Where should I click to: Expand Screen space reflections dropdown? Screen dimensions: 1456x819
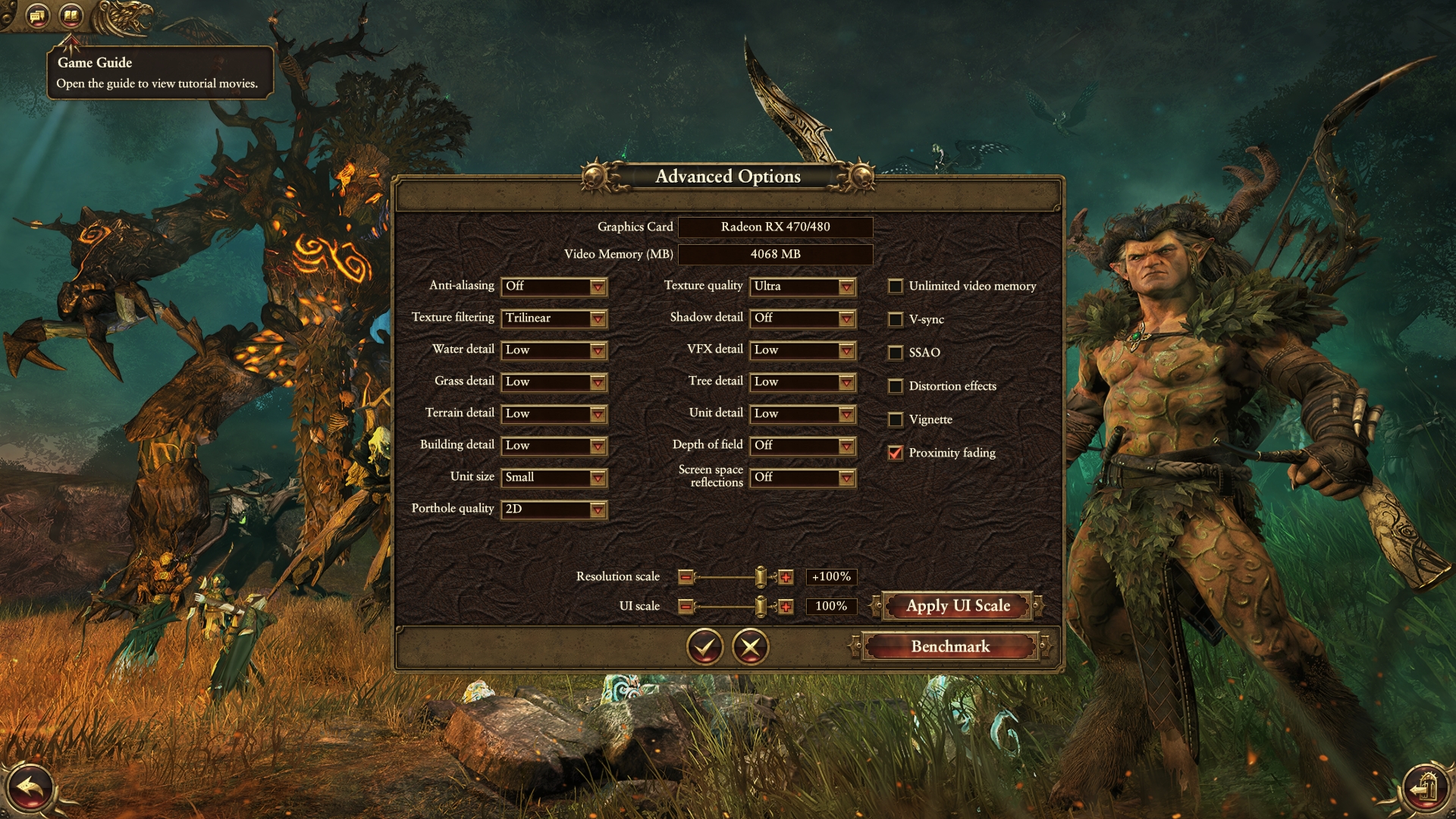[802, 478]
